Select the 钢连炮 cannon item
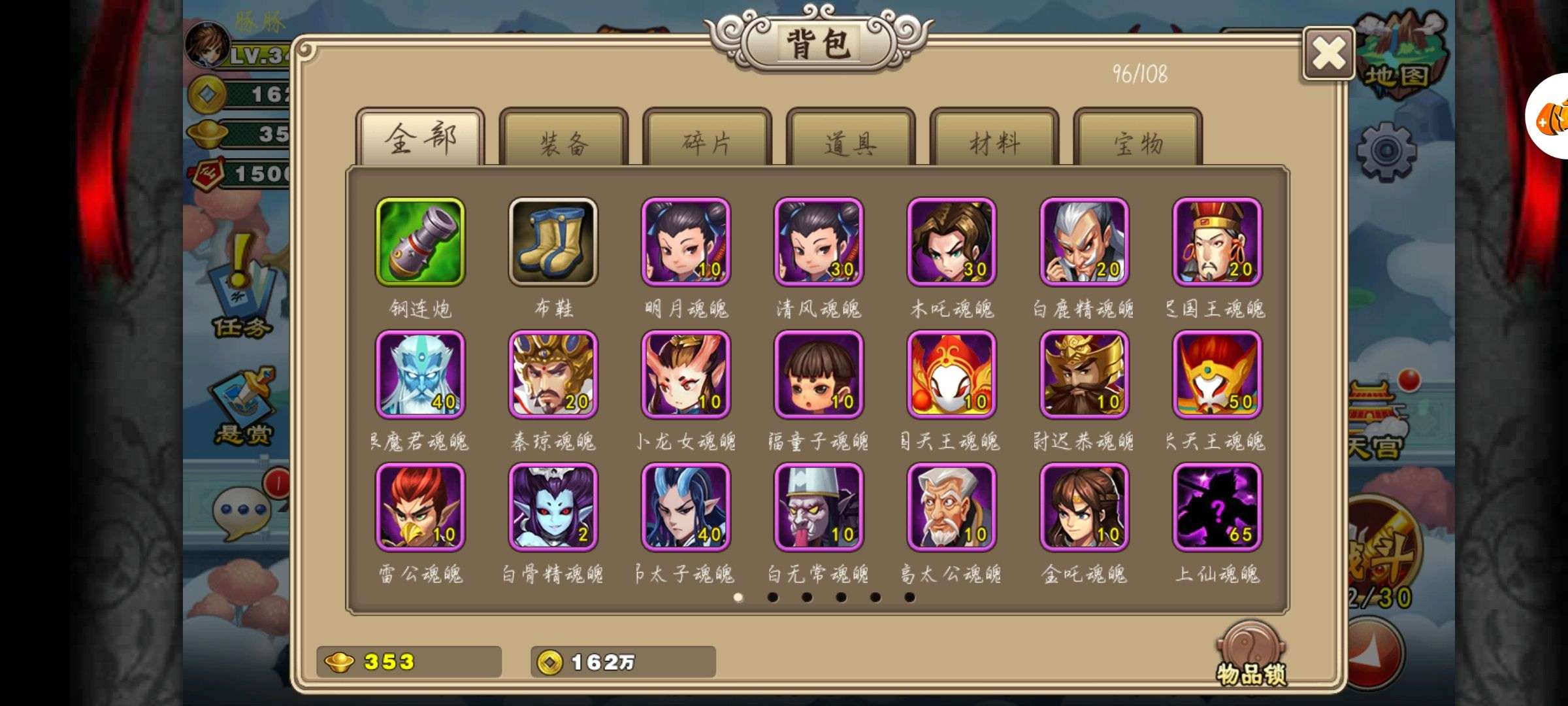 coord(420,243)
